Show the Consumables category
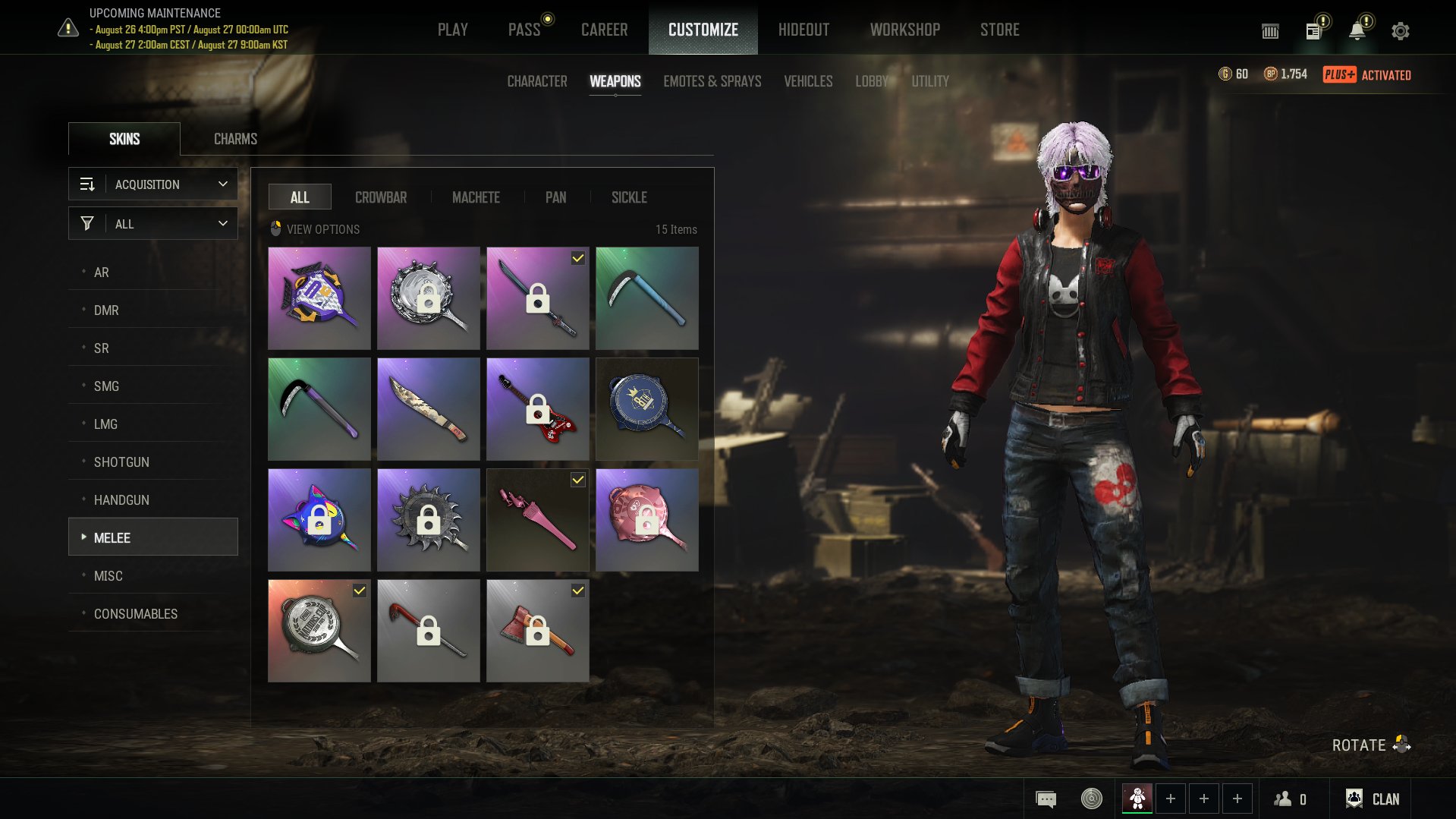The width and height of the screenshot is (1456, 819). pyautogui.click(x=135, y=614)
